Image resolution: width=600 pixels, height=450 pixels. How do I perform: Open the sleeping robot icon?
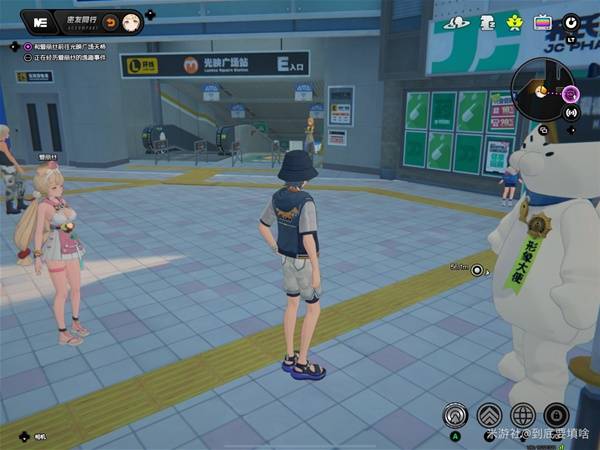(x=488, y=22)
